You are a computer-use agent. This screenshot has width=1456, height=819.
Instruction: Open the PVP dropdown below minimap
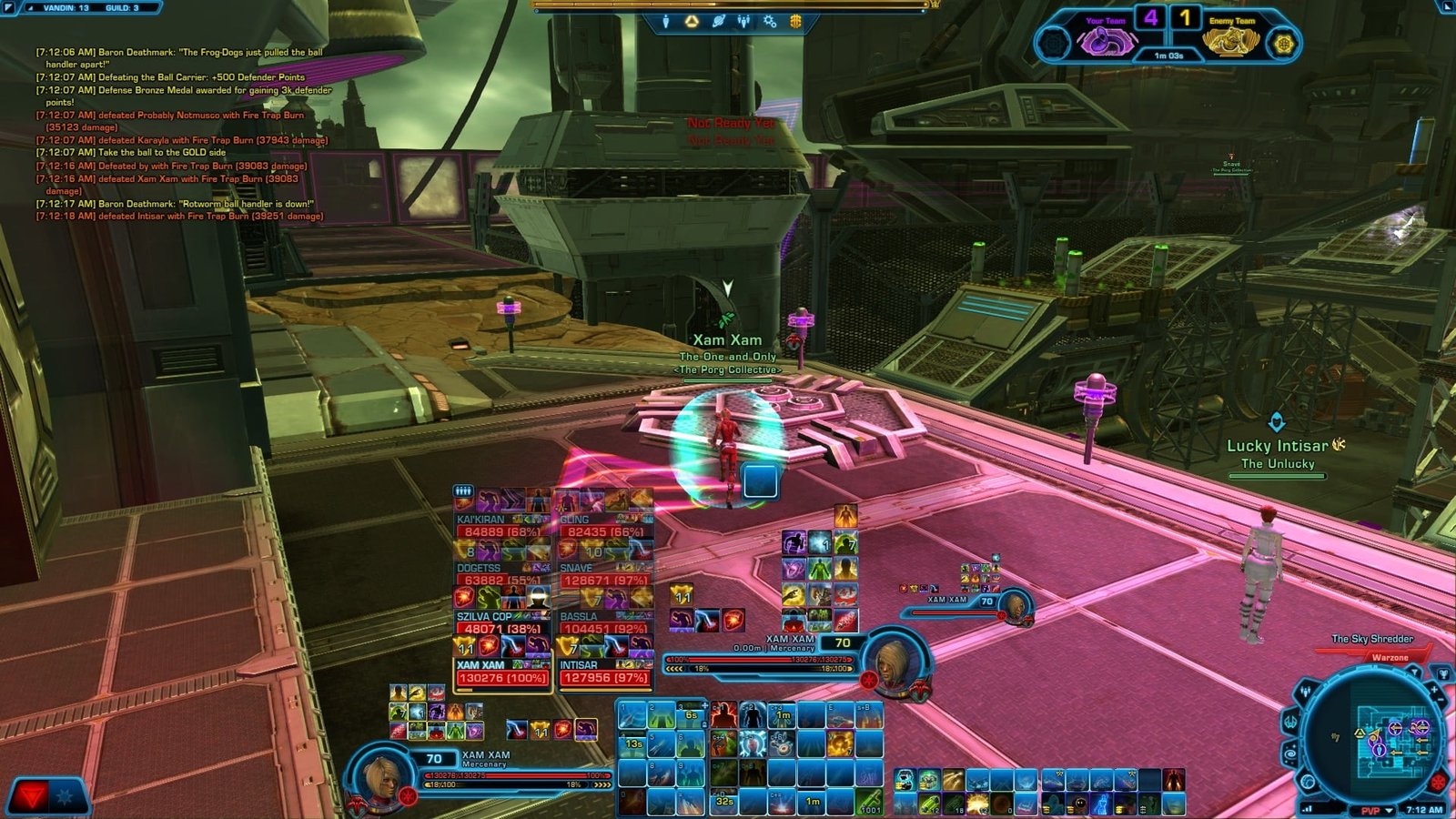coord(1376,810)
